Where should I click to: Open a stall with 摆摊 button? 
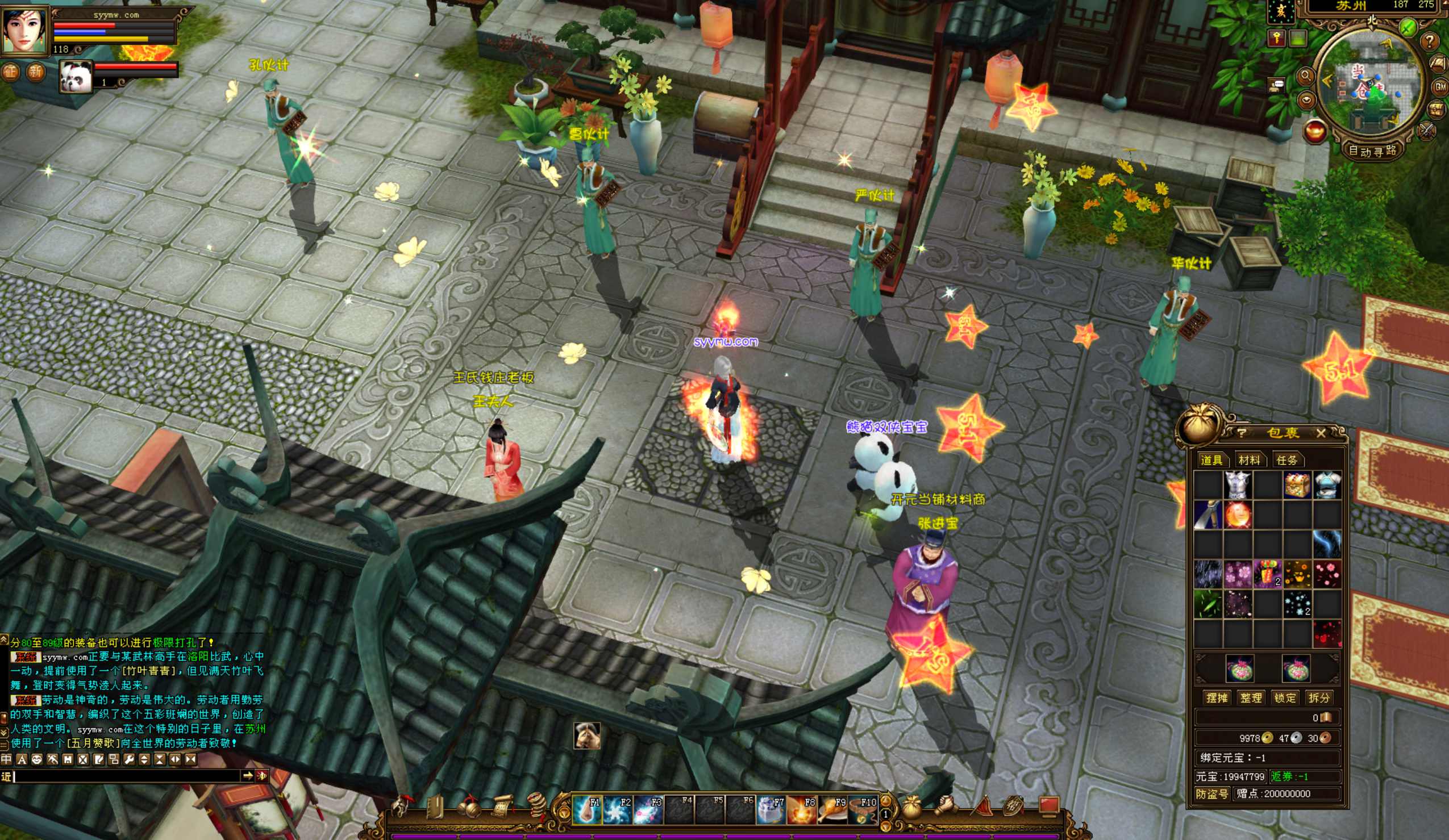pos(1217,697)
